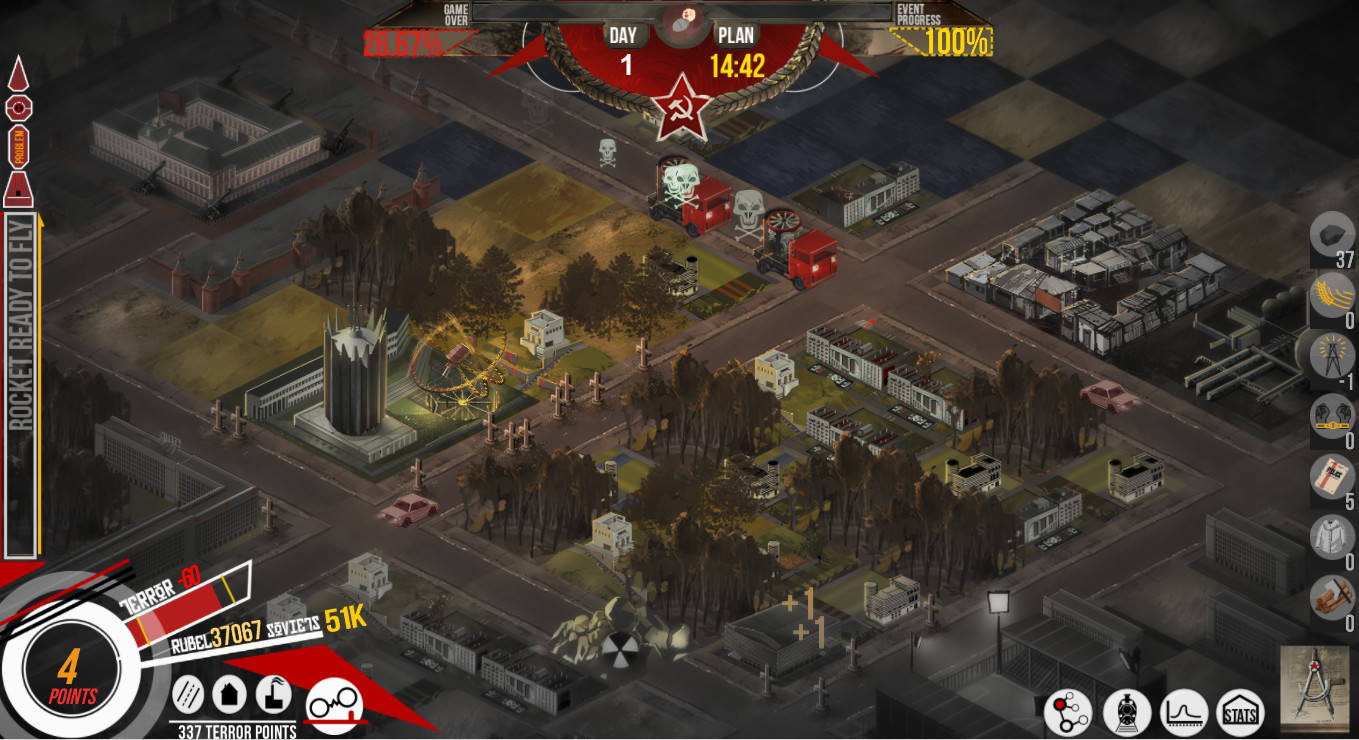Click the STATS house icon
Image resolution: width=1359 pixels, height=740 pixels.
click(1238, 711)
